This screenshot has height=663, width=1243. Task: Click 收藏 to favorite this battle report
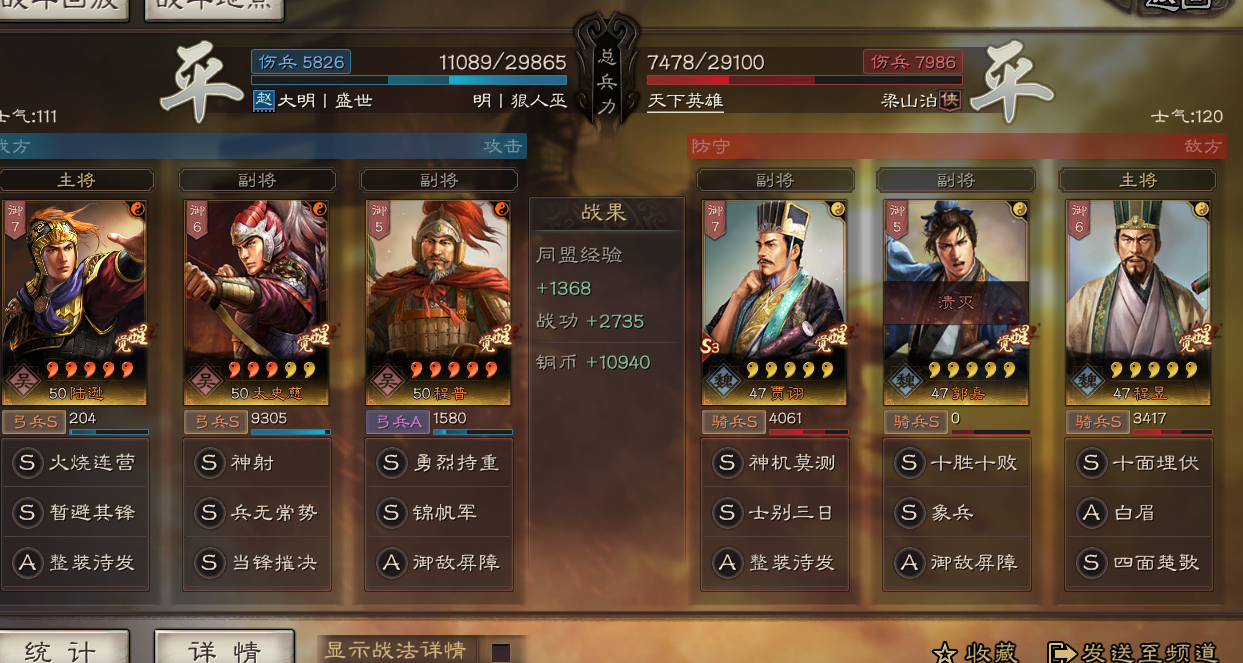point(976,653)
